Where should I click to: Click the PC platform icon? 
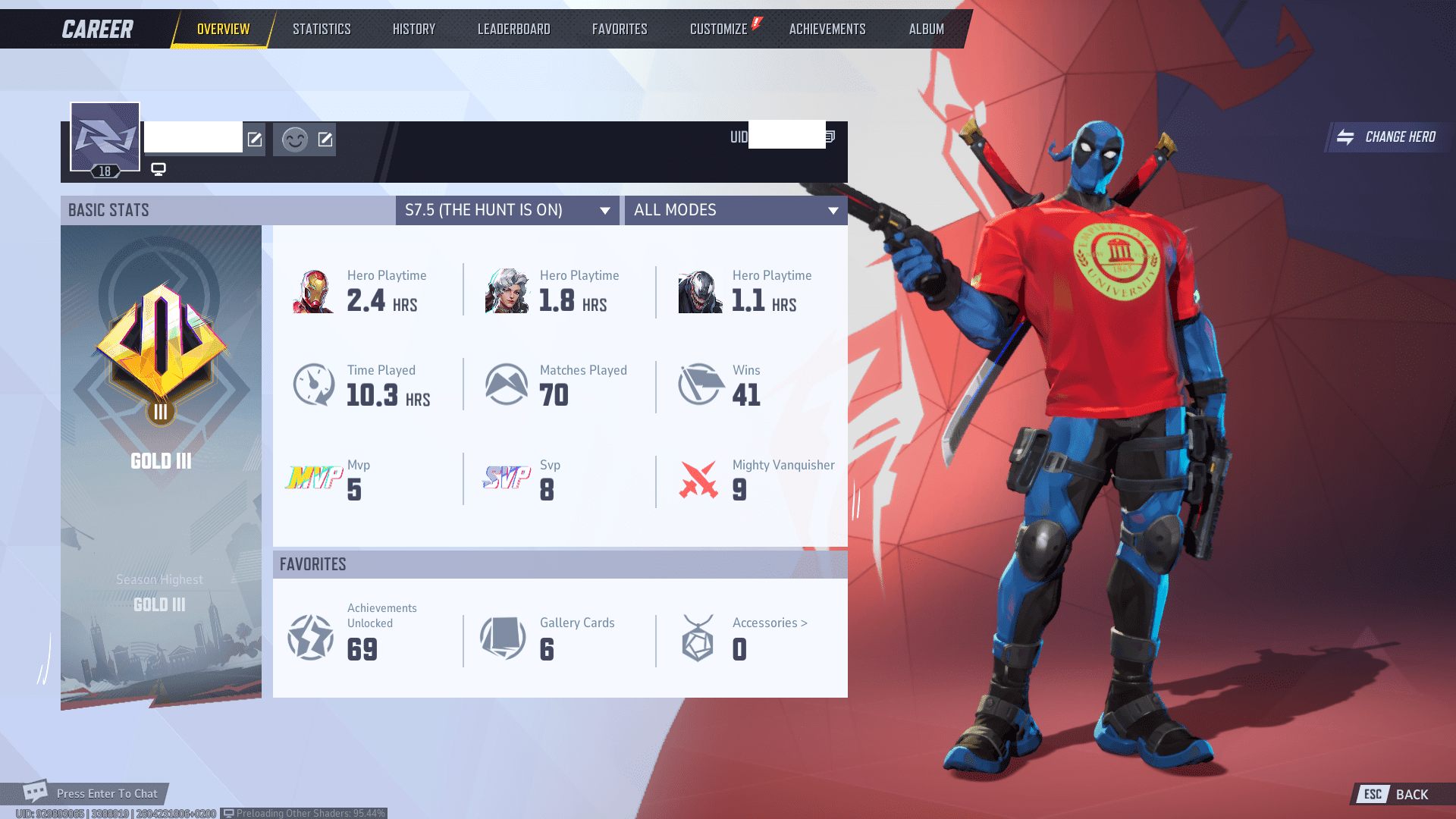pos(158,169)
